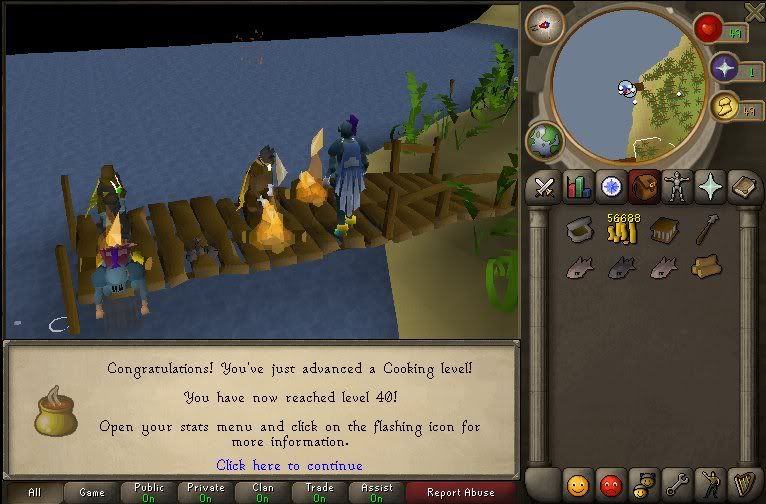
Task: Click here to continue the level-up dialogue
Action: (x=289, y=465)
